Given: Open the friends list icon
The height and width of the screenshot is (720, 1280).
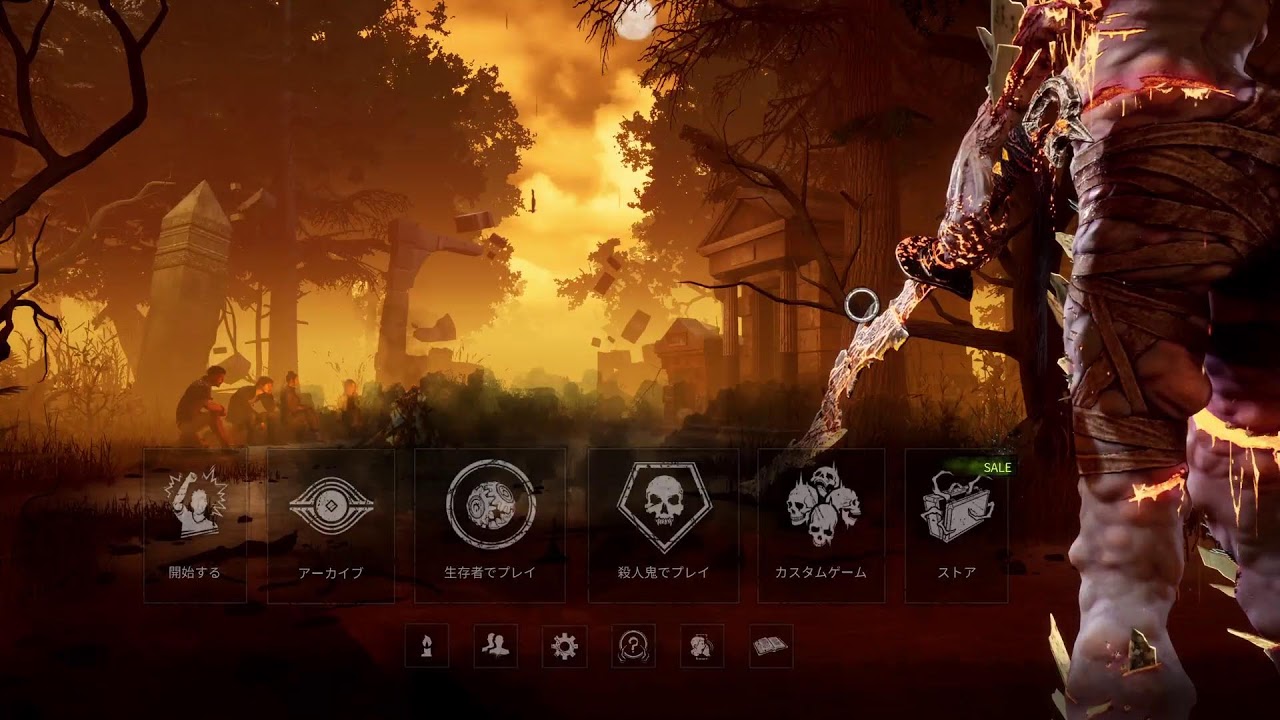Looking at the screenshot, I should pyautogui.click(x=495, y=646).
